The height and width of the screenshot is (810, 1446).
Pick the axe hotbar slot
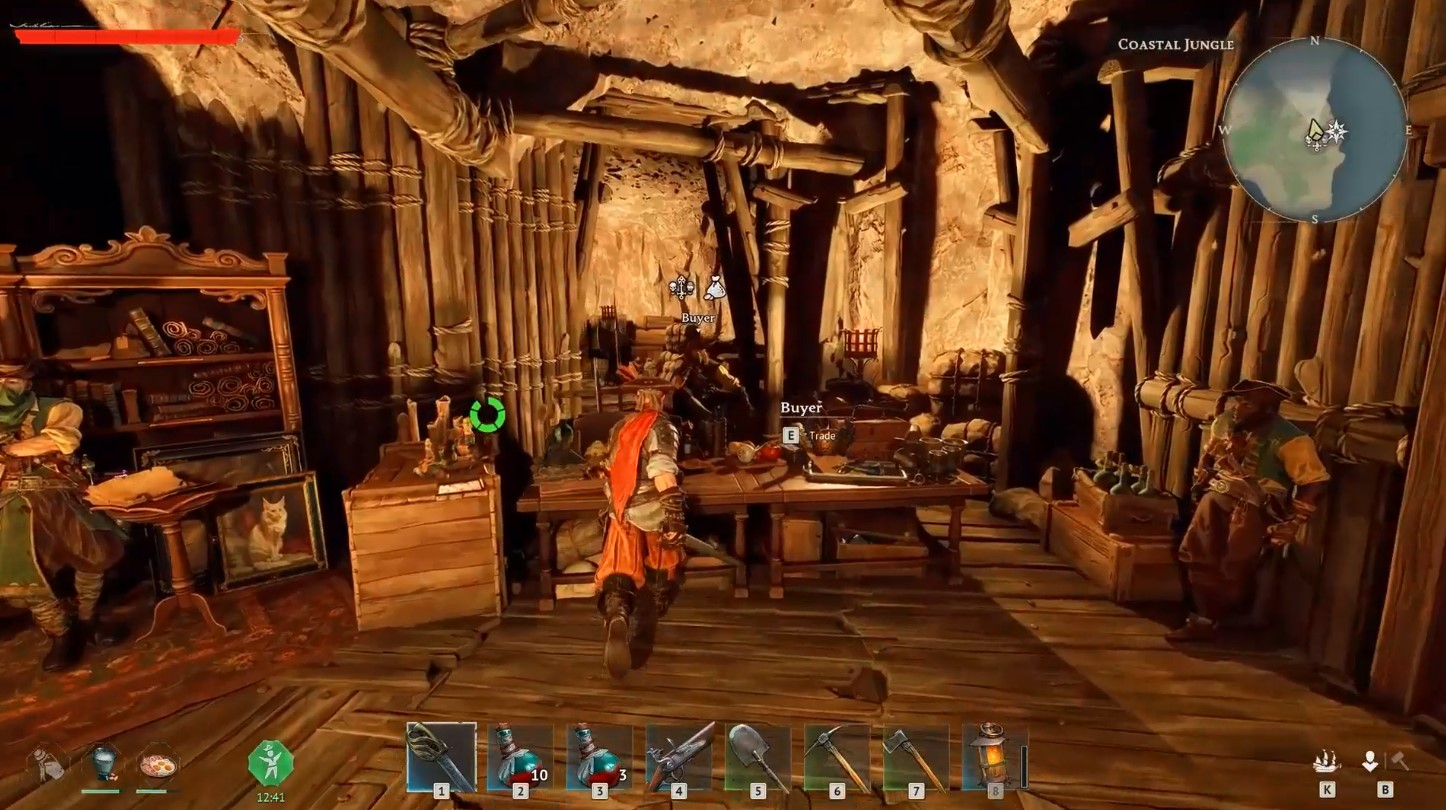[916, 757]
